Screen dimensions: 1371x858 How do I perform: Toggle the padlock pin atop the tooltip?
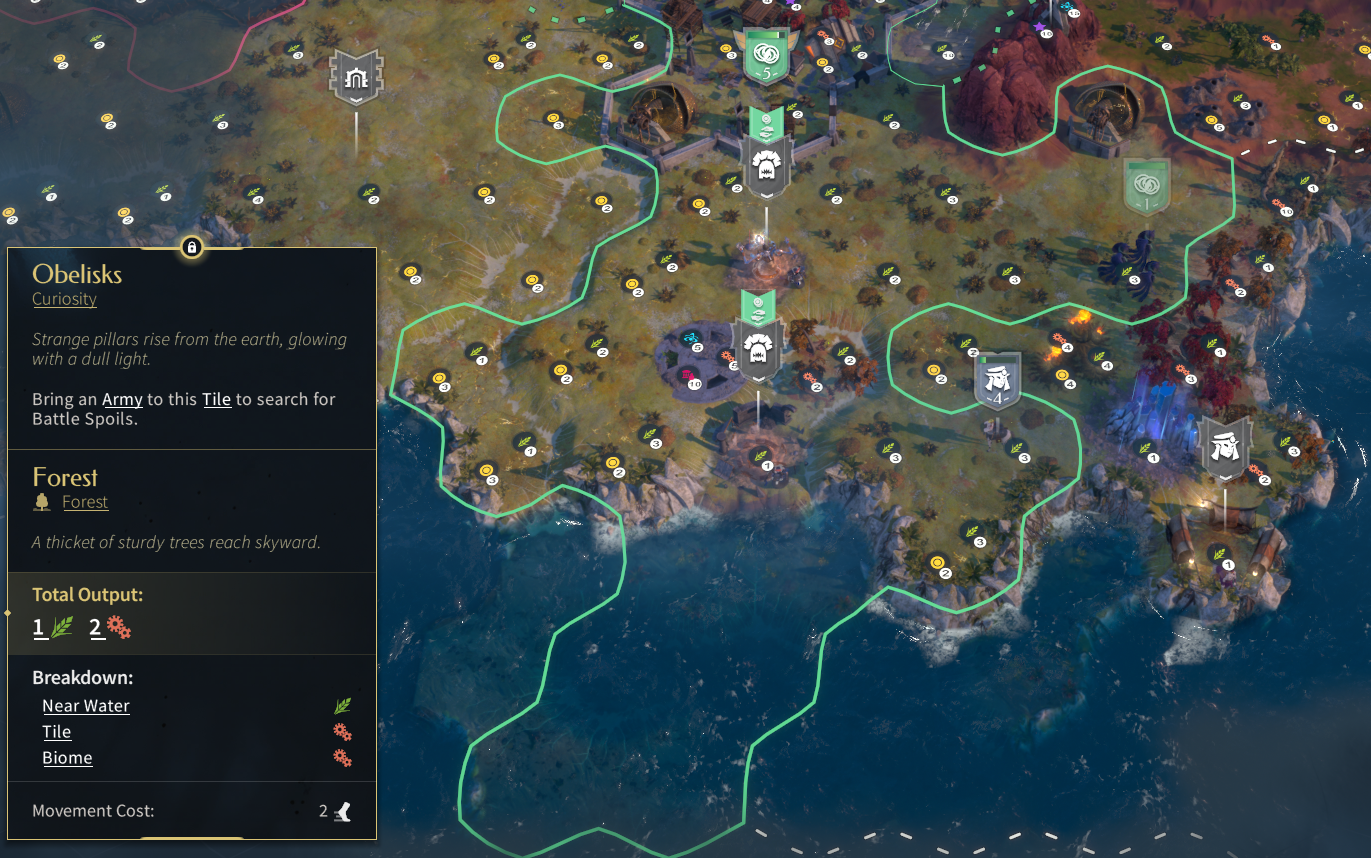tap(192, 247)
